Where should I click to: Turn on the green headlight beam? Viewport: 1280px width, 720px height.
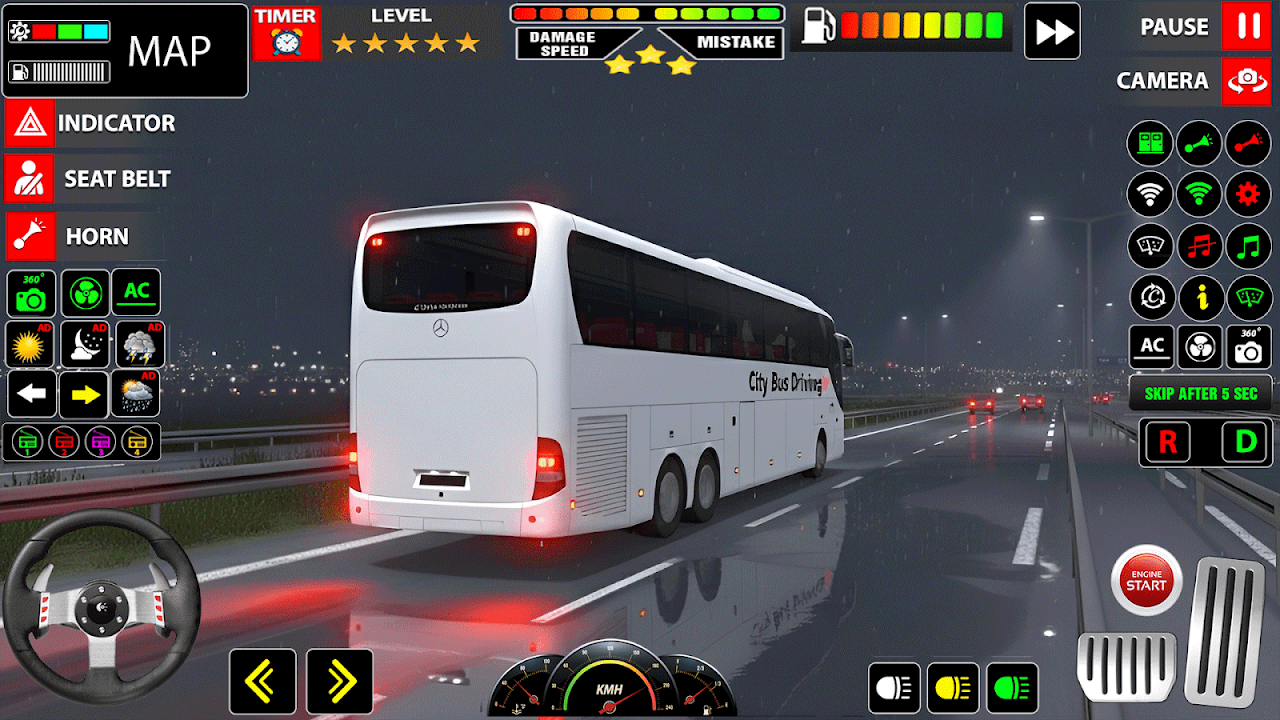pyautogui.click(x=1012, y=688)
